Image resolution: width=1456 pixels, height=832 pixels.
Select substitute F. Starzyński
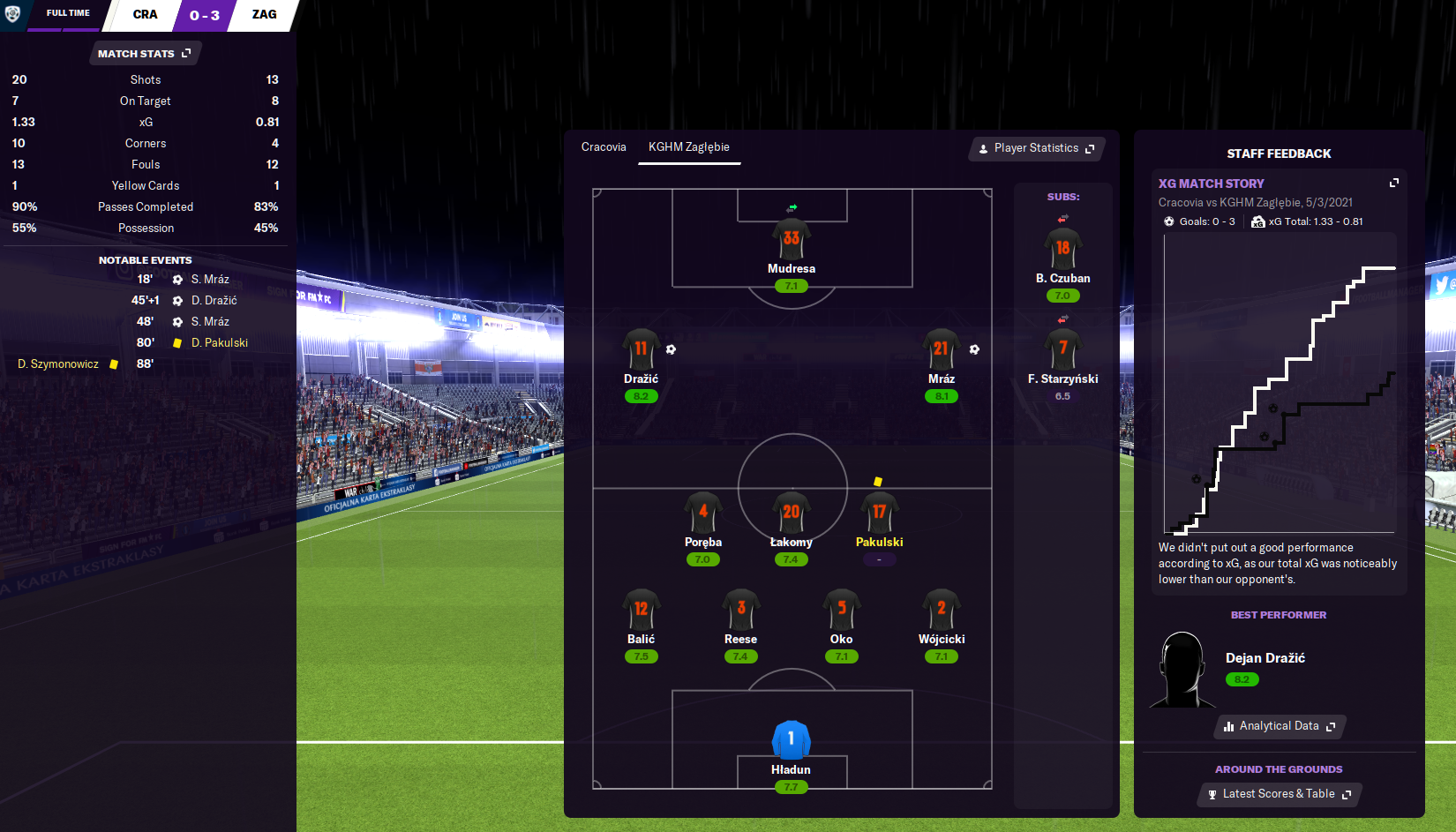tap(1062, 349)
